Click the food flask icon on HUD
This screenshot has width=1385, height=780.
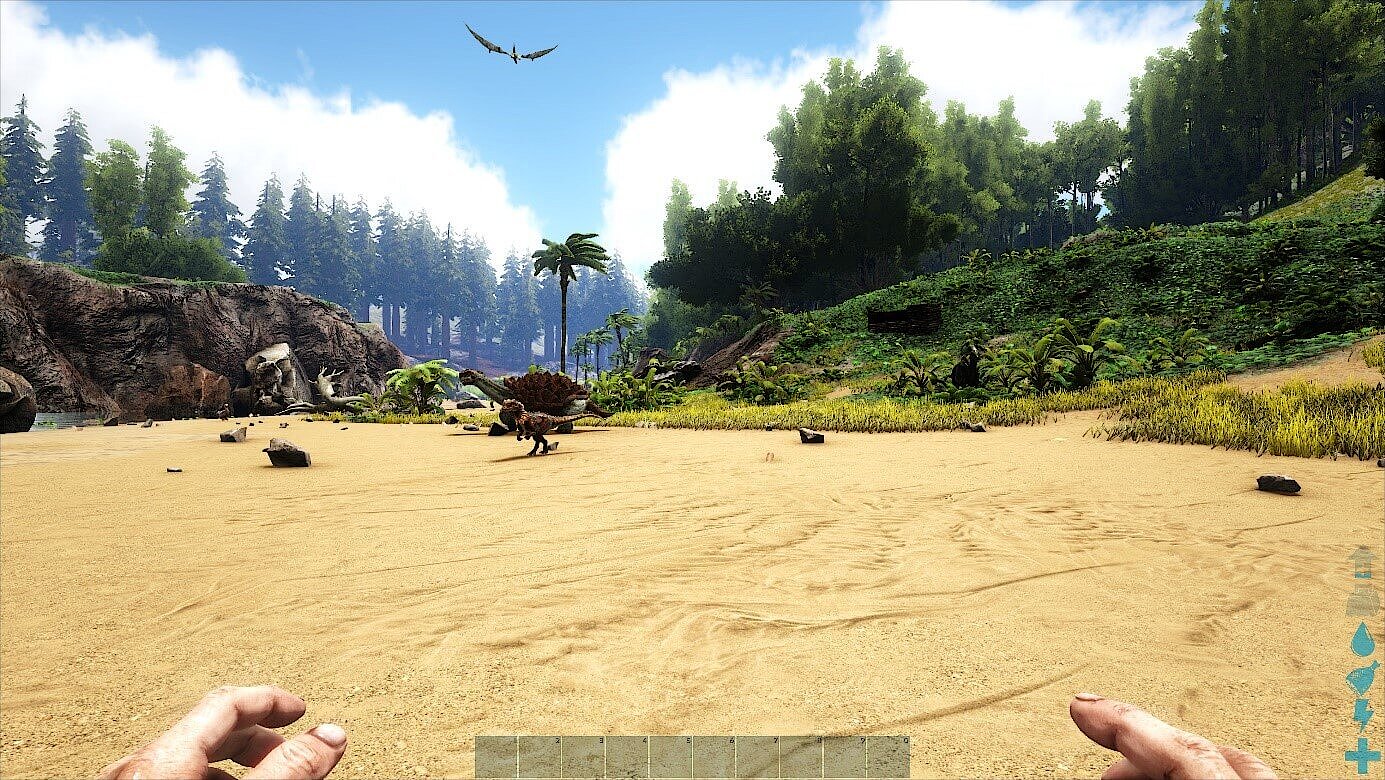coord(1360,677)
